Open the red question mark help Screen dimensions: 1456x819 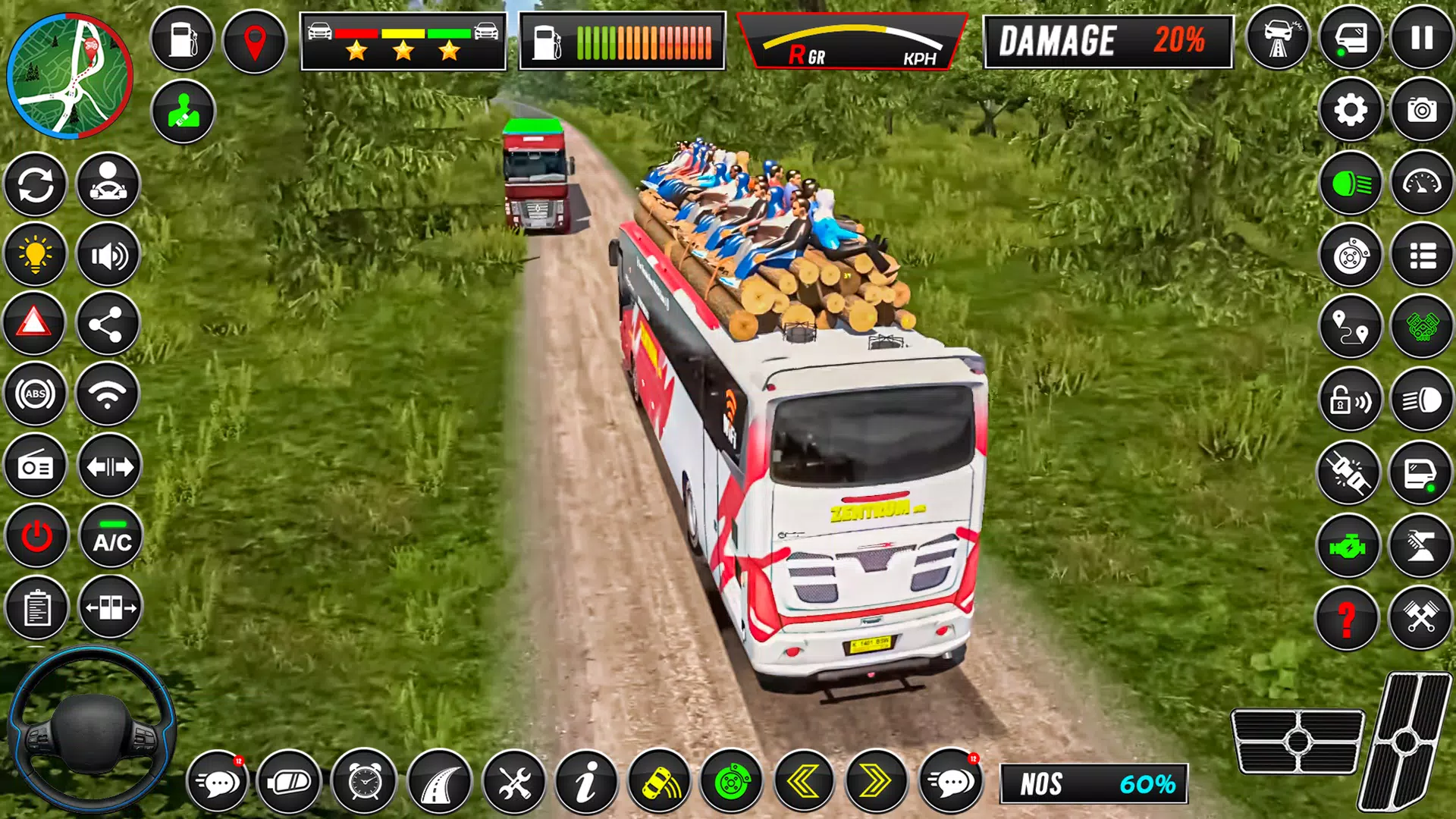[1347, 618]
